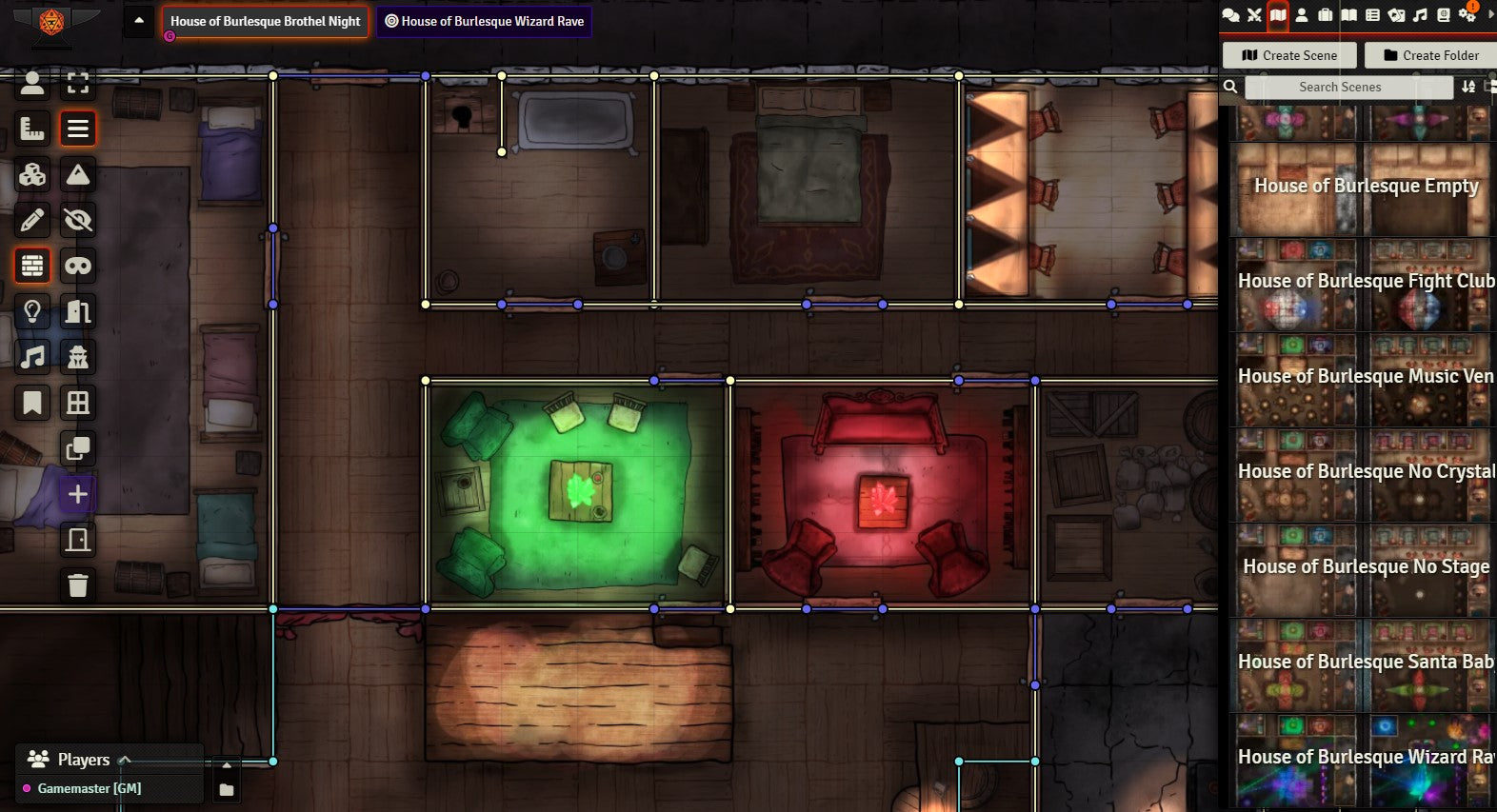Switch to House of Burlesque Wizard Rave scene tab
The width and height of the screenshot is (1497, 812).
[x=484, y=21]
